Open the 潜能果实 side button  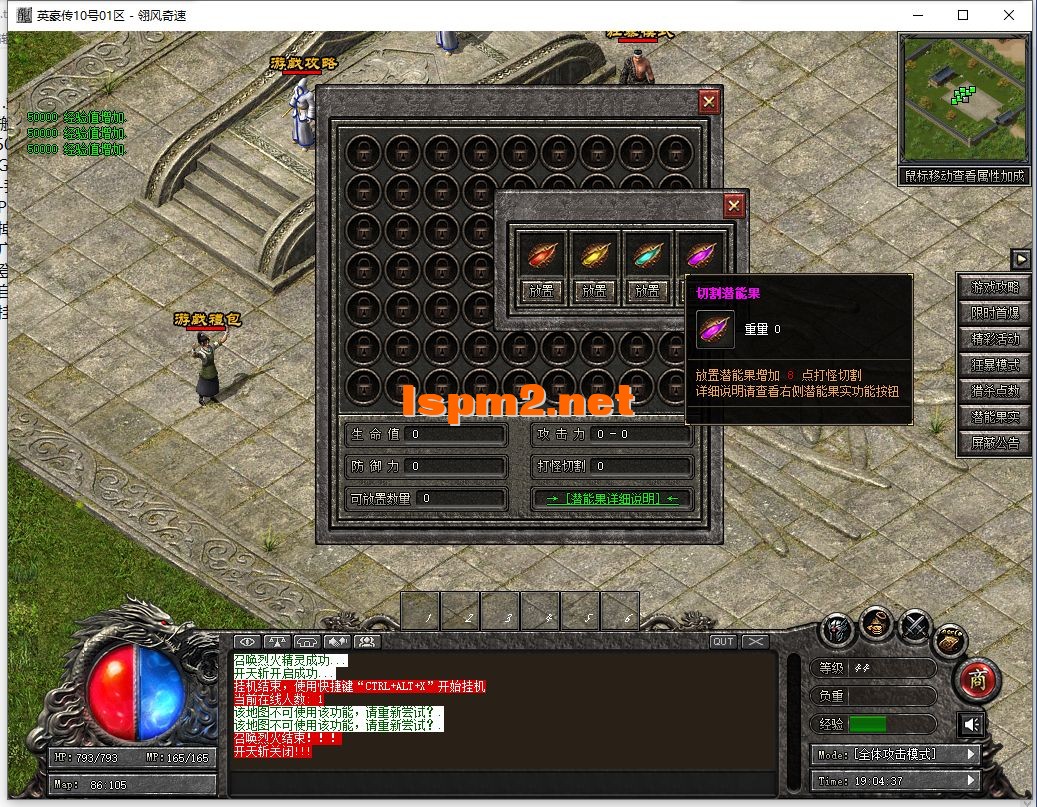pyautogui.click(x=995, y=417)
